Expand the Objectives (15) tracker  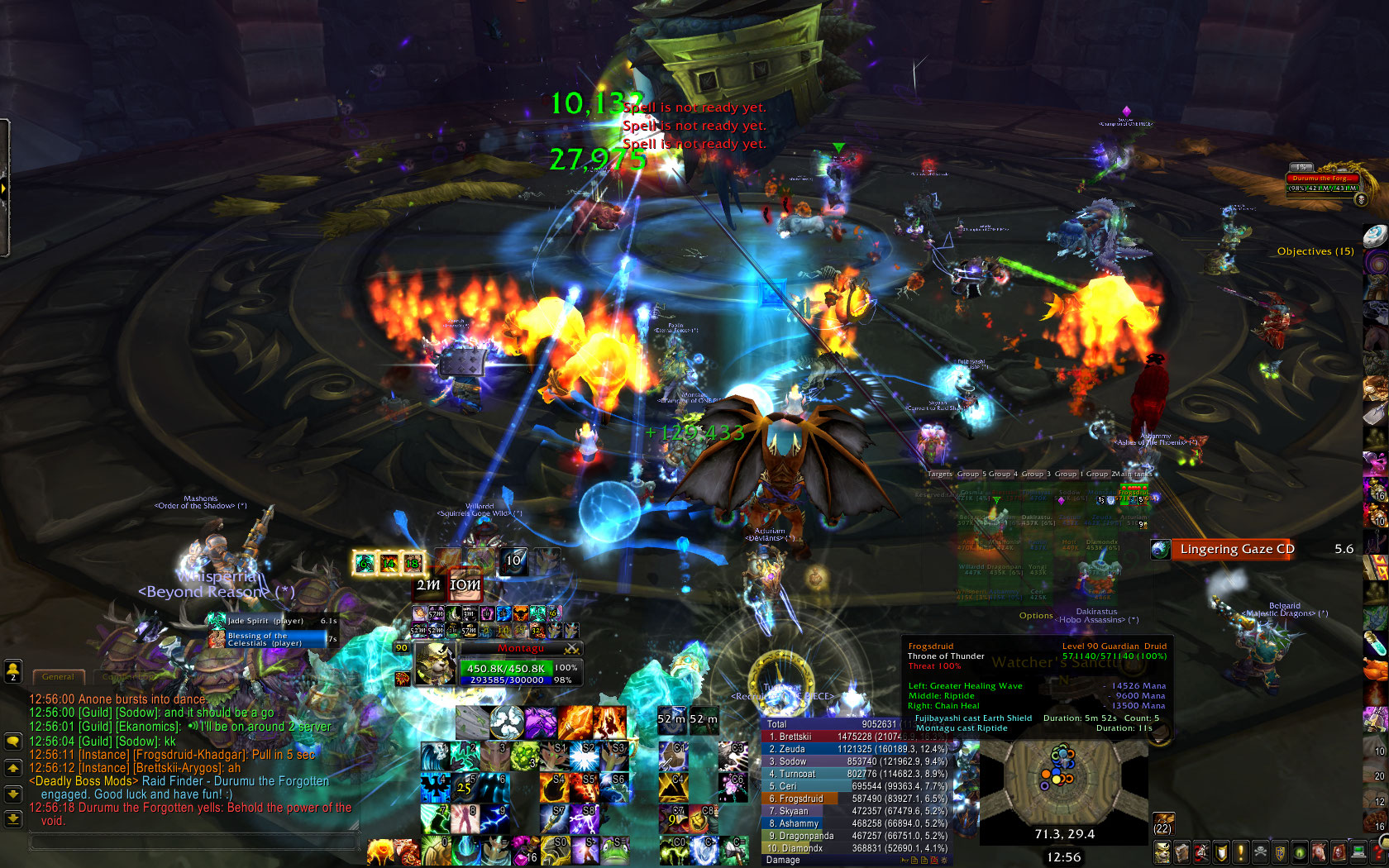pos(1315,251)
